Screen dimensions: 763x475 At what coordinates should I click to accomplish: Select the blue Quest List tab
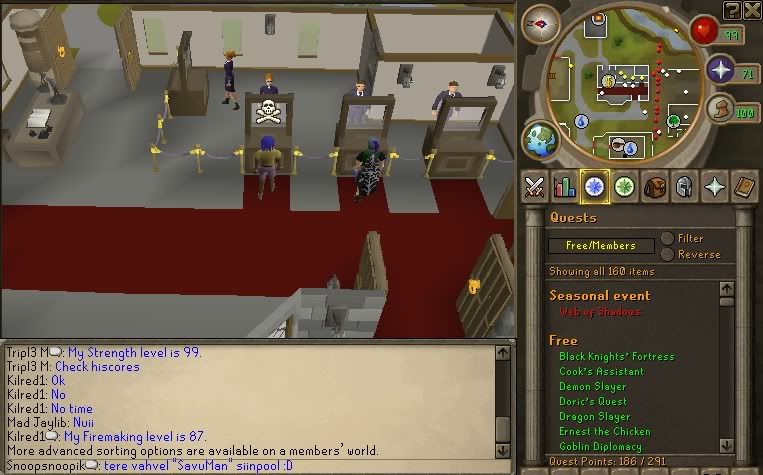click(596, 187)
